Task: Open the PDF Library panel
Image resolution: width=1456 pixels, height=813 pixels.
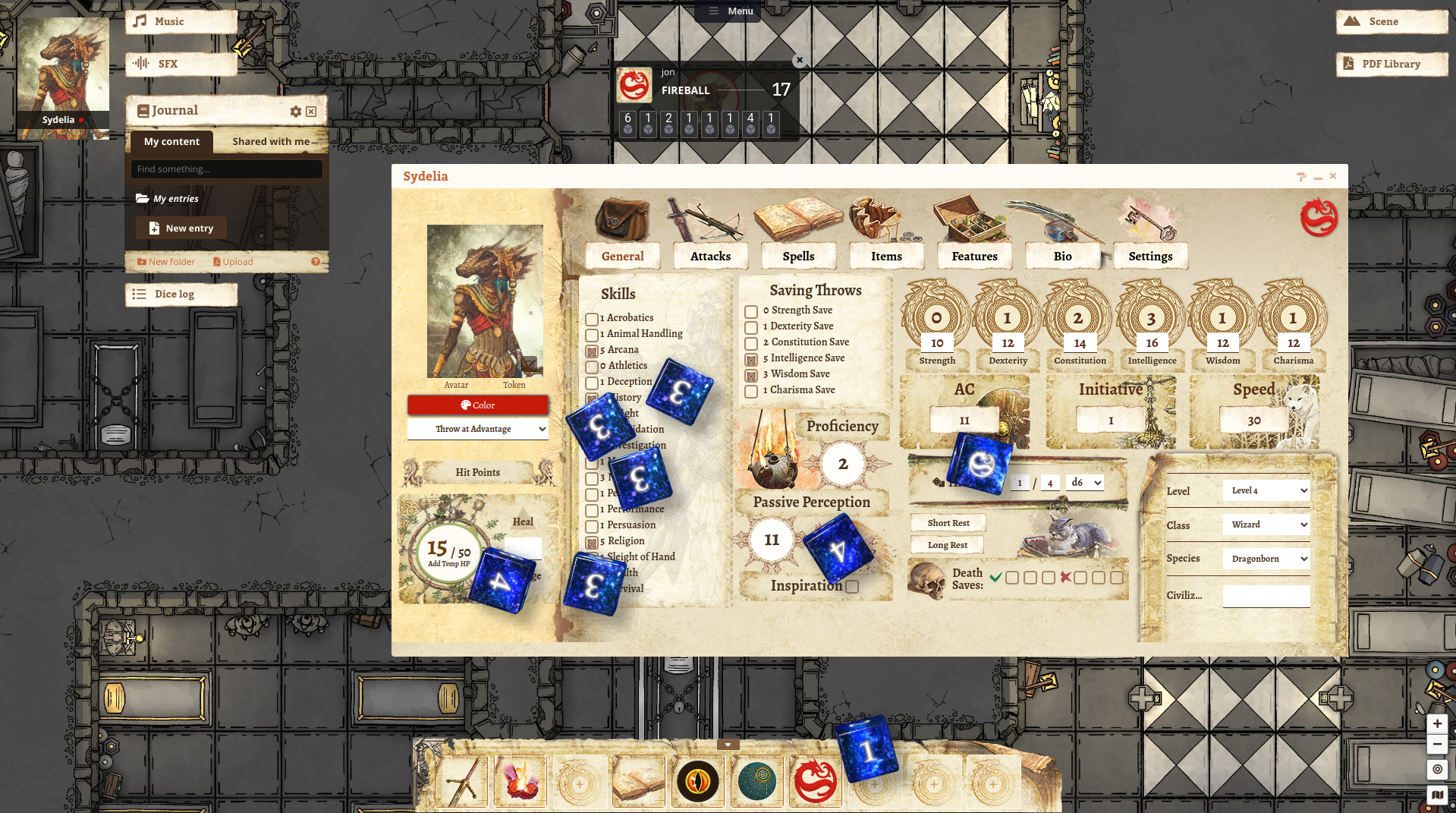Action: [x=1391, y=64]
